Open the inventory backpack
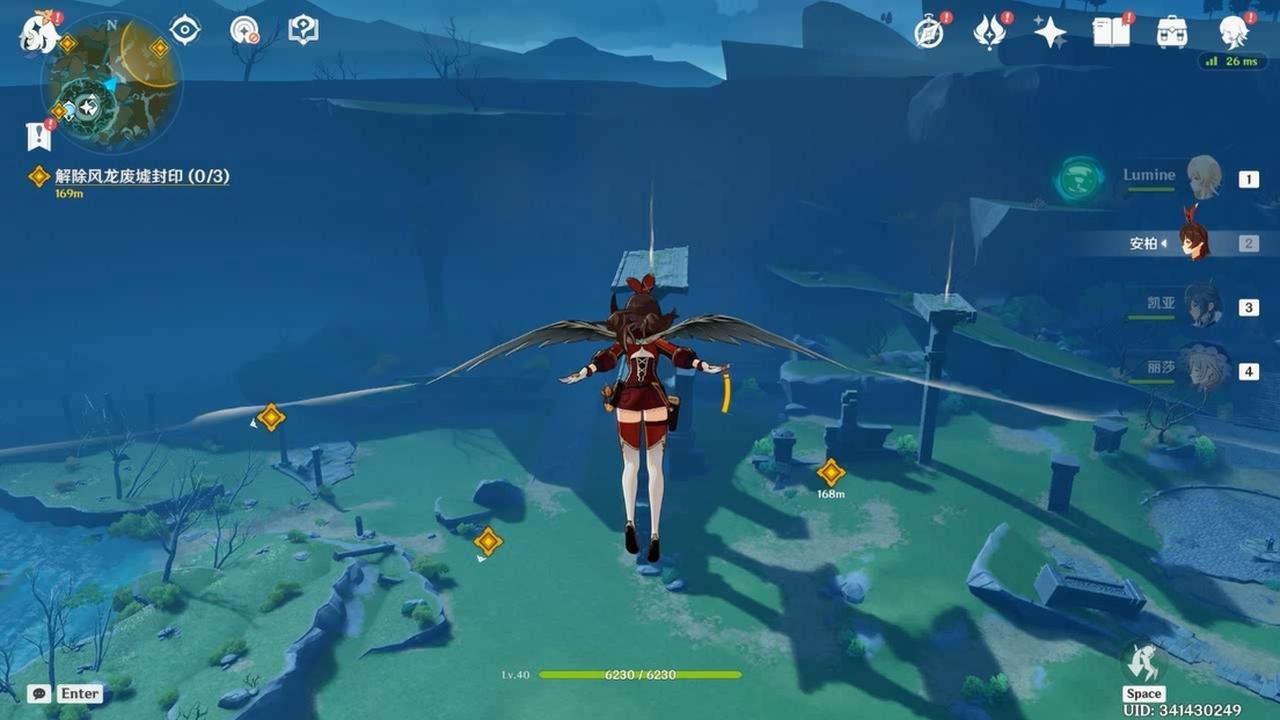Screen dimensions: 1280x720 click(x=1171, y=33)
